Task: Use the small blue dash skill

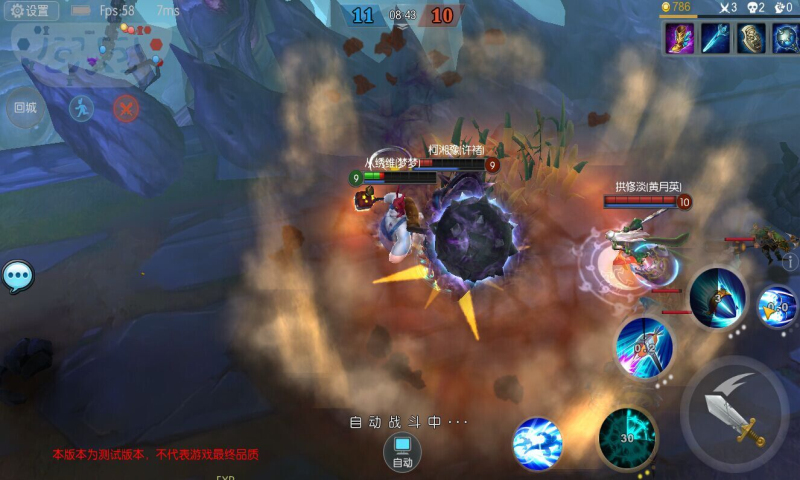Action: click(x=777, y=307)
